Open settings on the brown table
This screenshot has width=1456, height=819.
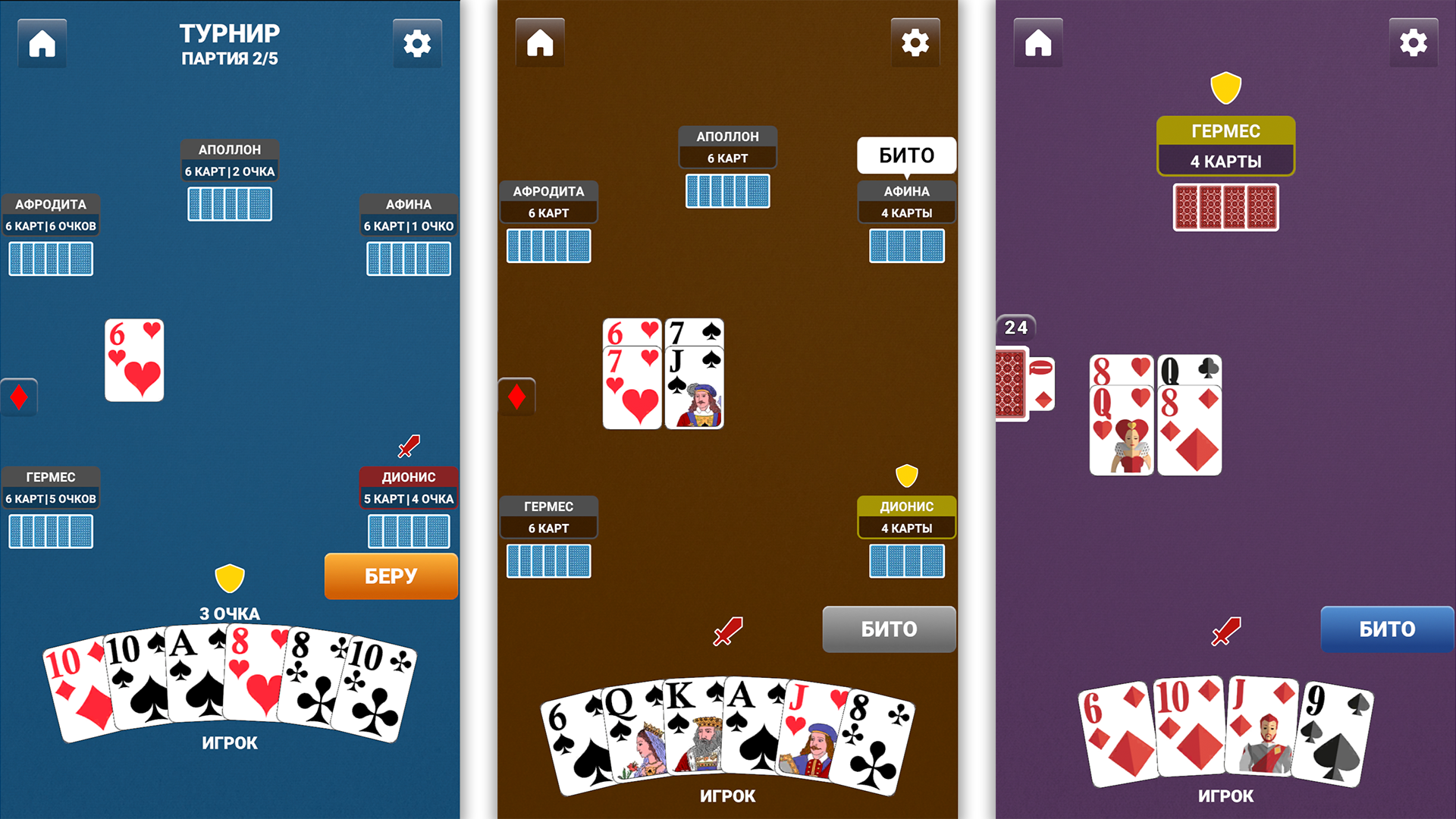point(915,43)
